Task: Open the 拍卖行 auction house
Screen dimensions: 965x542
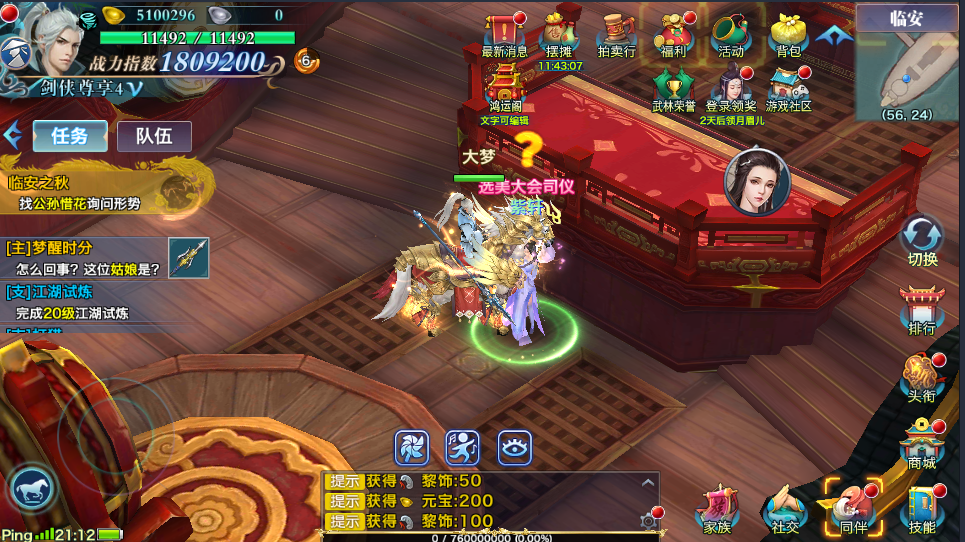Action: point(615,34)
